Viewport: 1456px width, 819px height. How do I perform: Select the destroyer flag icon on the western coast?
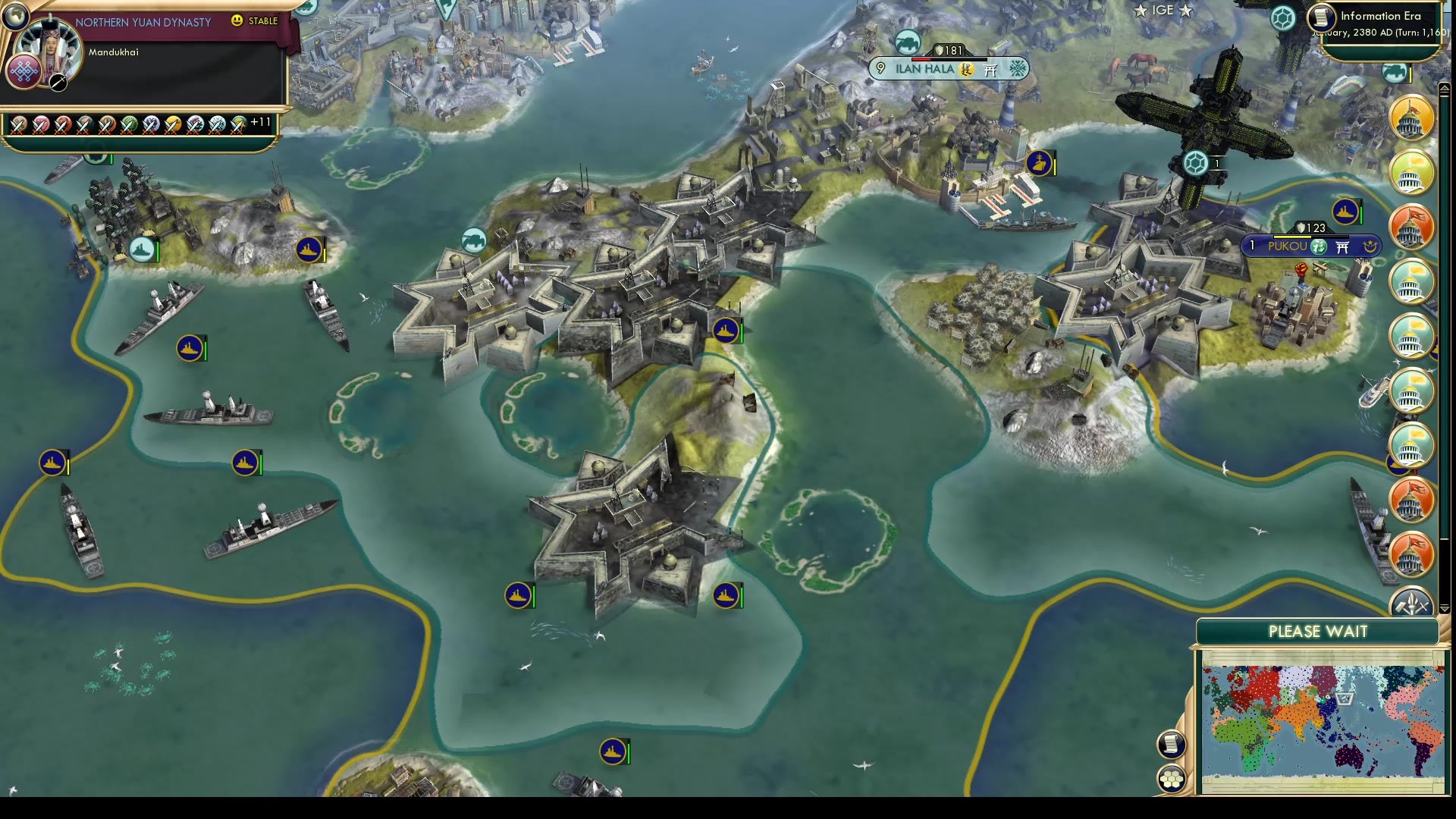point(189,349)
